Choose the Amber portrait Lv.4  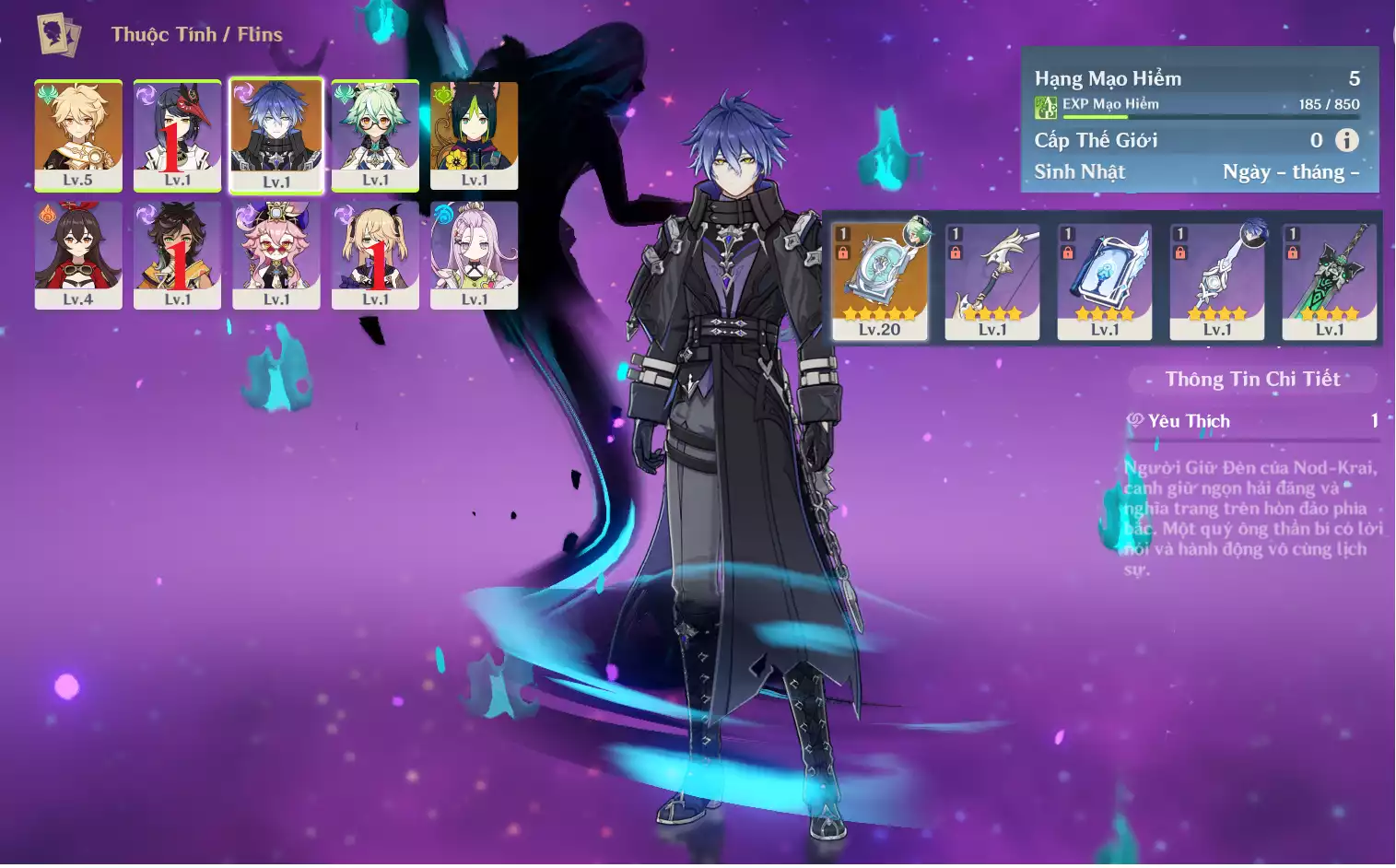point(78,254)
